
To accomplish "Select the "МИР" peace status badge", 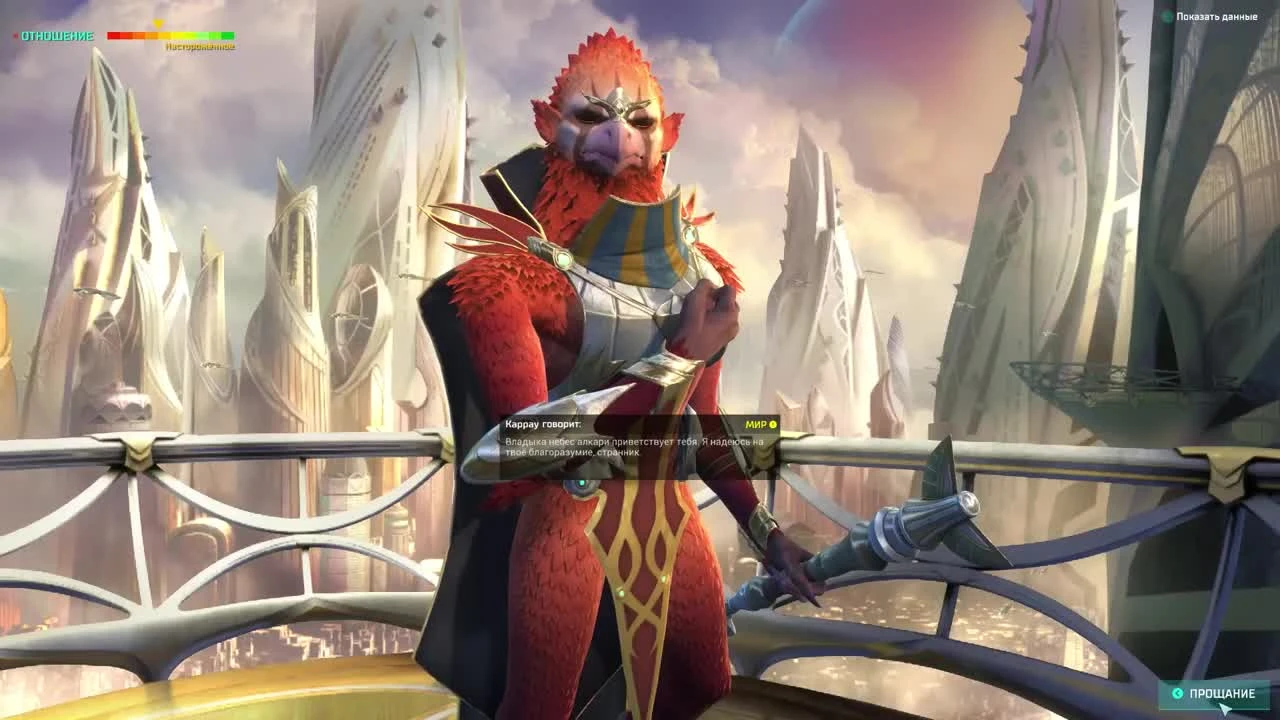I will [x=756, y=424].
